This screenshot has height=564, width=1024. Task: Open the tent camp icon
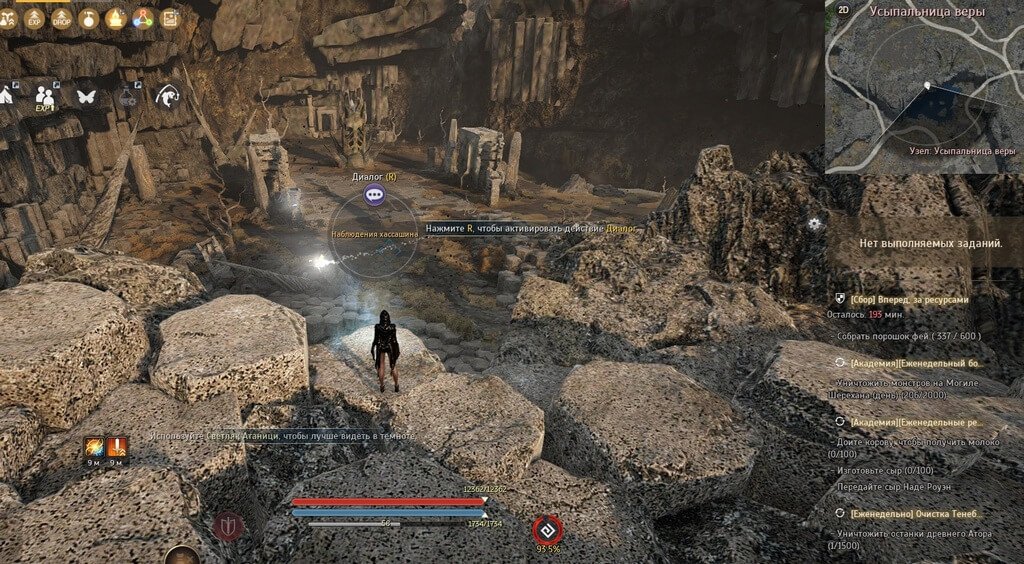click(6, 95)
